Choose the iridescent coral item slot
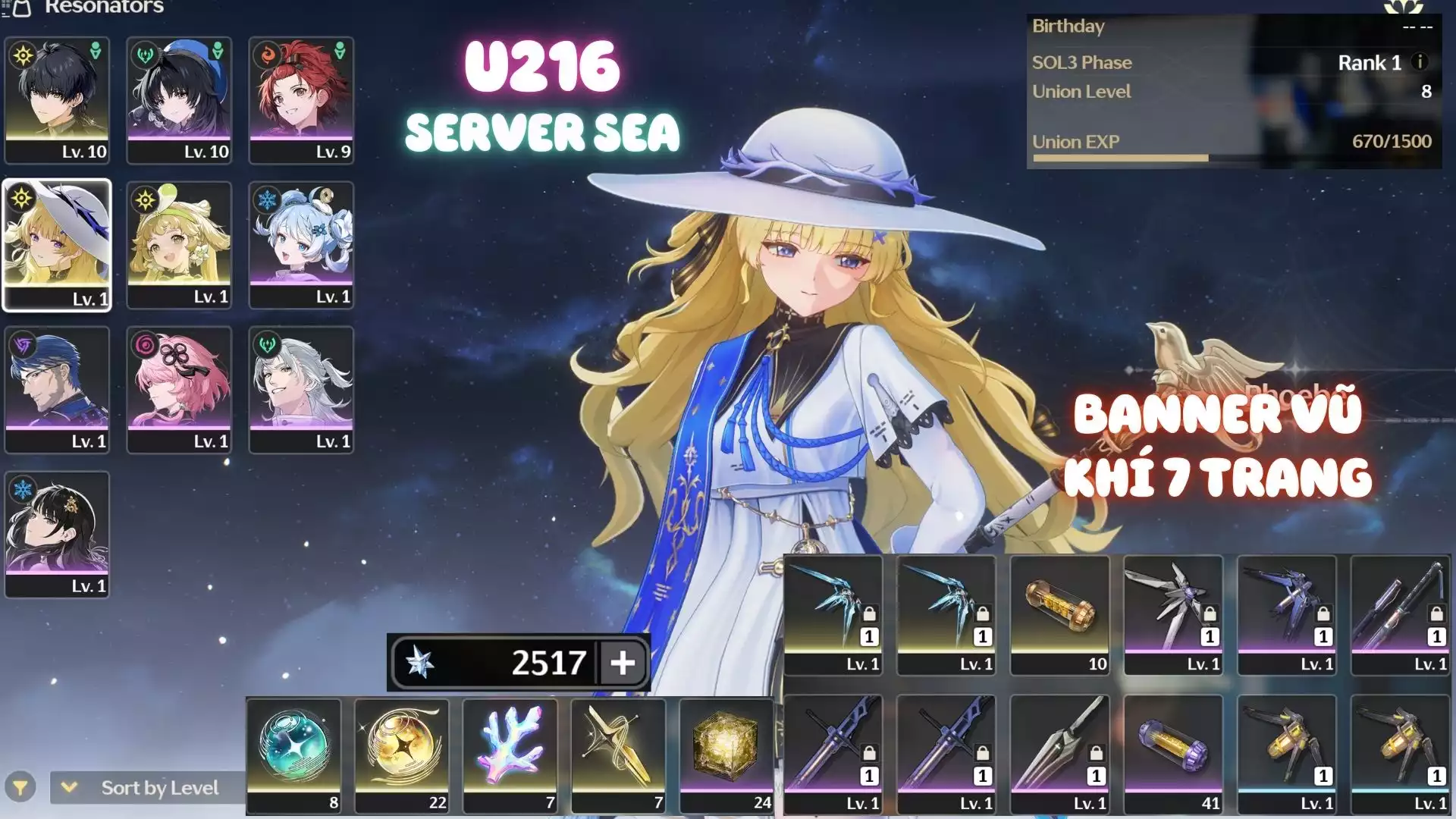 510,755
